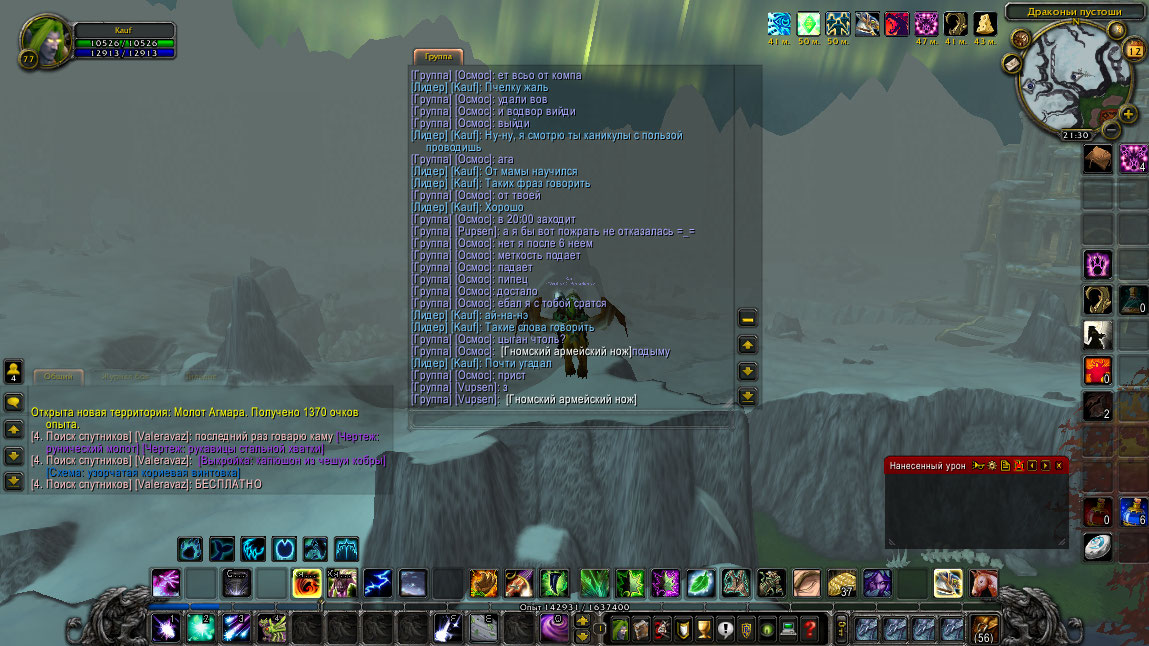The height and width of the screenshot is (646, 1149).
Task: Zoom in on the minimap
Action: pos(1129,114)
